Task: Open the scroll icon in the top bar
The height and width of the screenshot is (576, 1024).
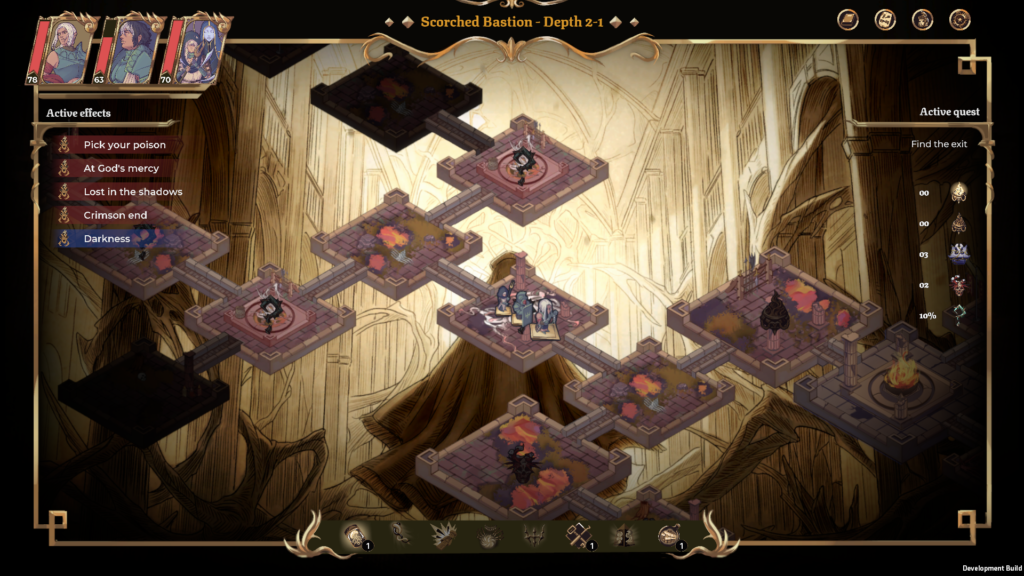Action: click(885, 20)
